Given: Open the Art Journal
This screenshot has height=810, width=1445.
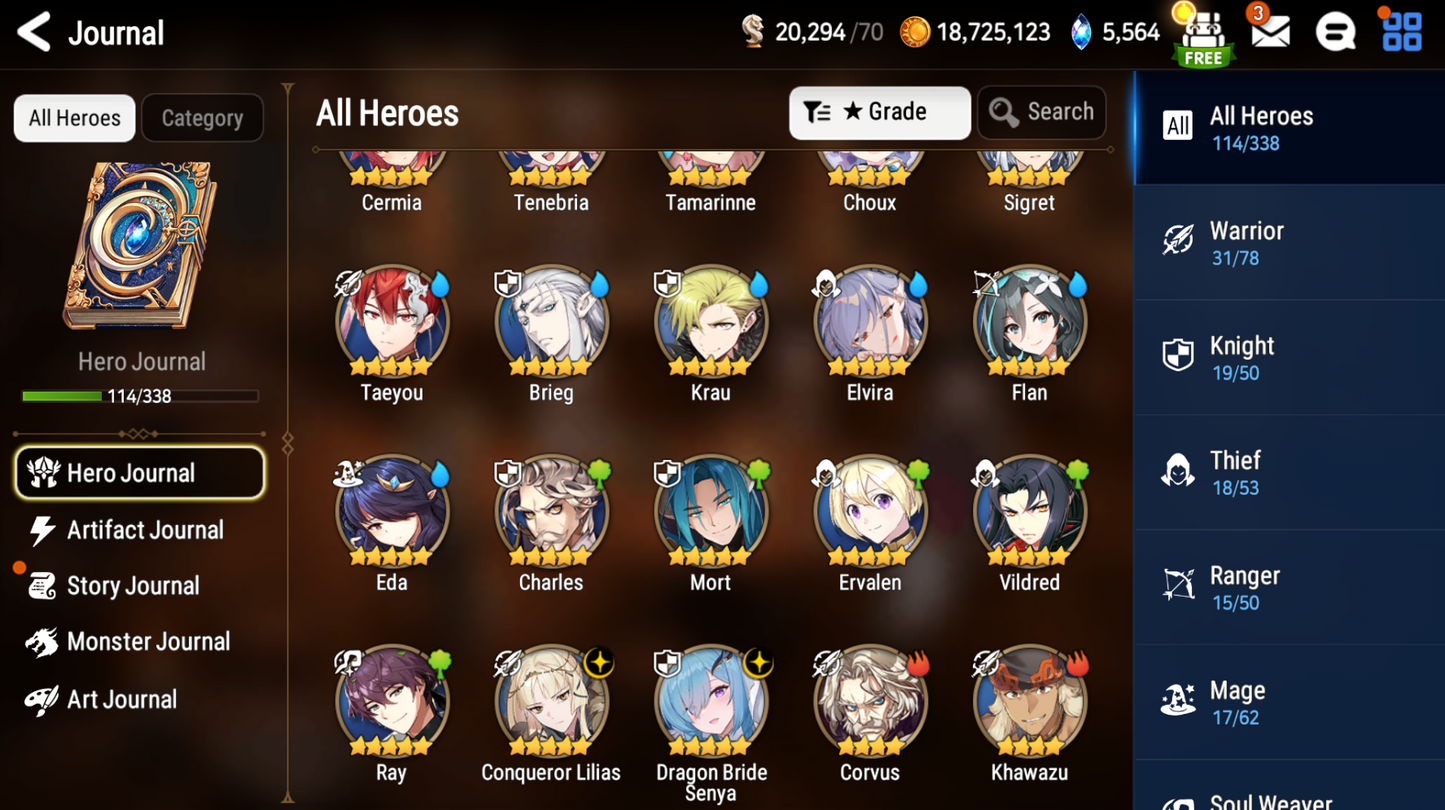Looking at the screenshot, I should click(121, 700).
